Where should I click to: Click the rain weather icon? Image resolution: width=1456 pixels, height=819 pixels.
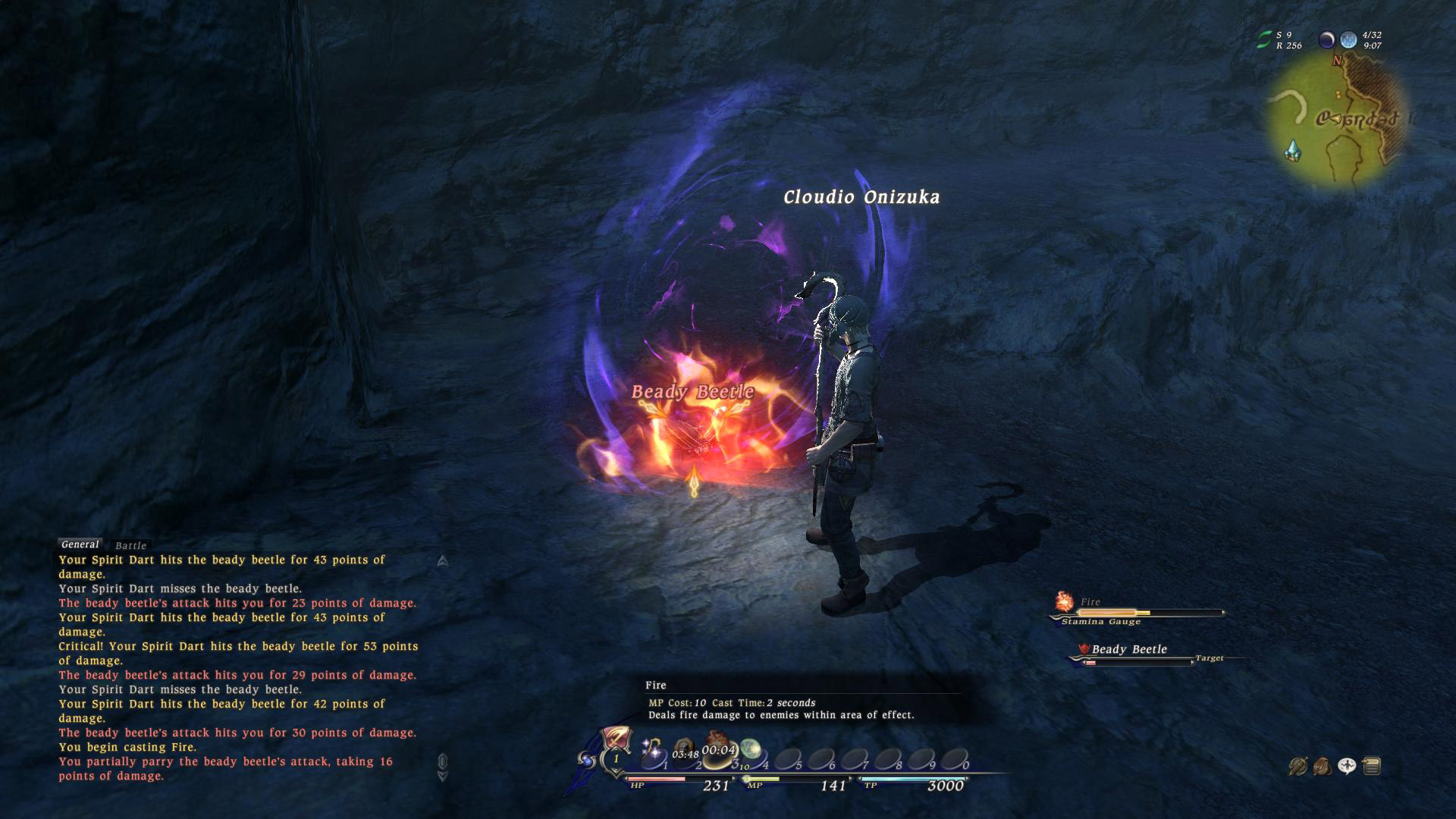(x=1348, y=39)
